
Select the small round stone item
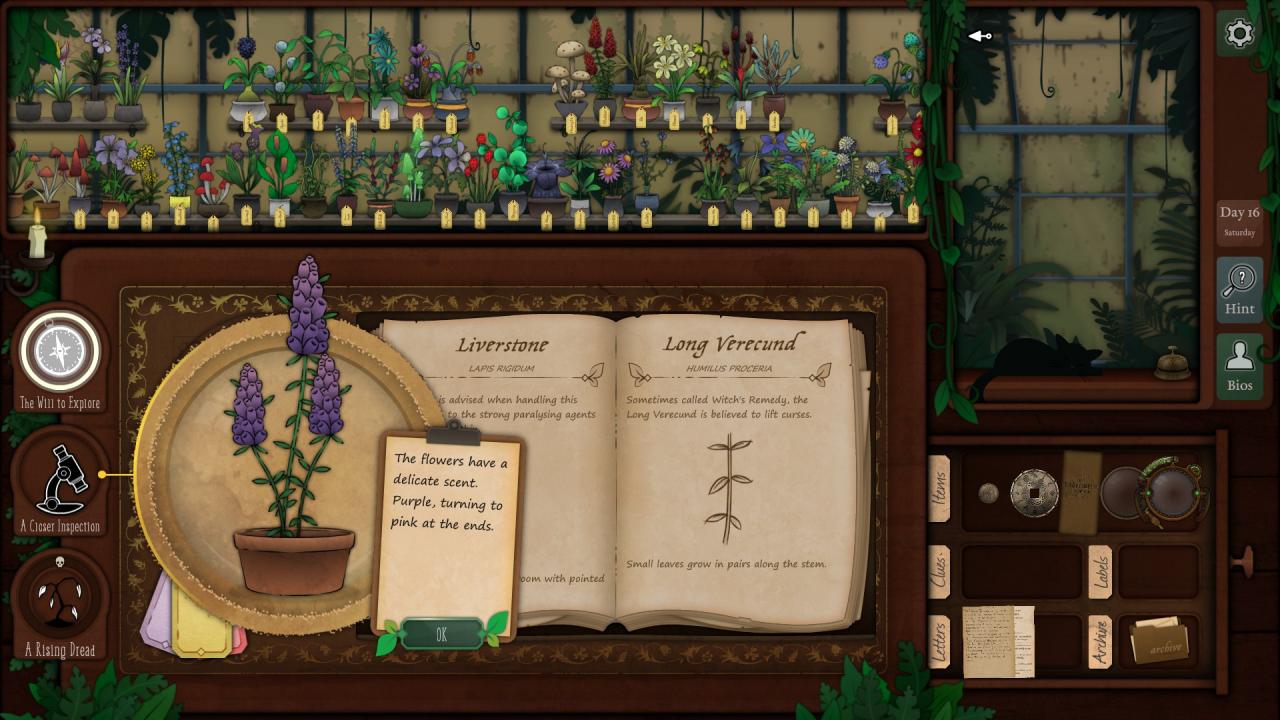click(x=988, y=492)
